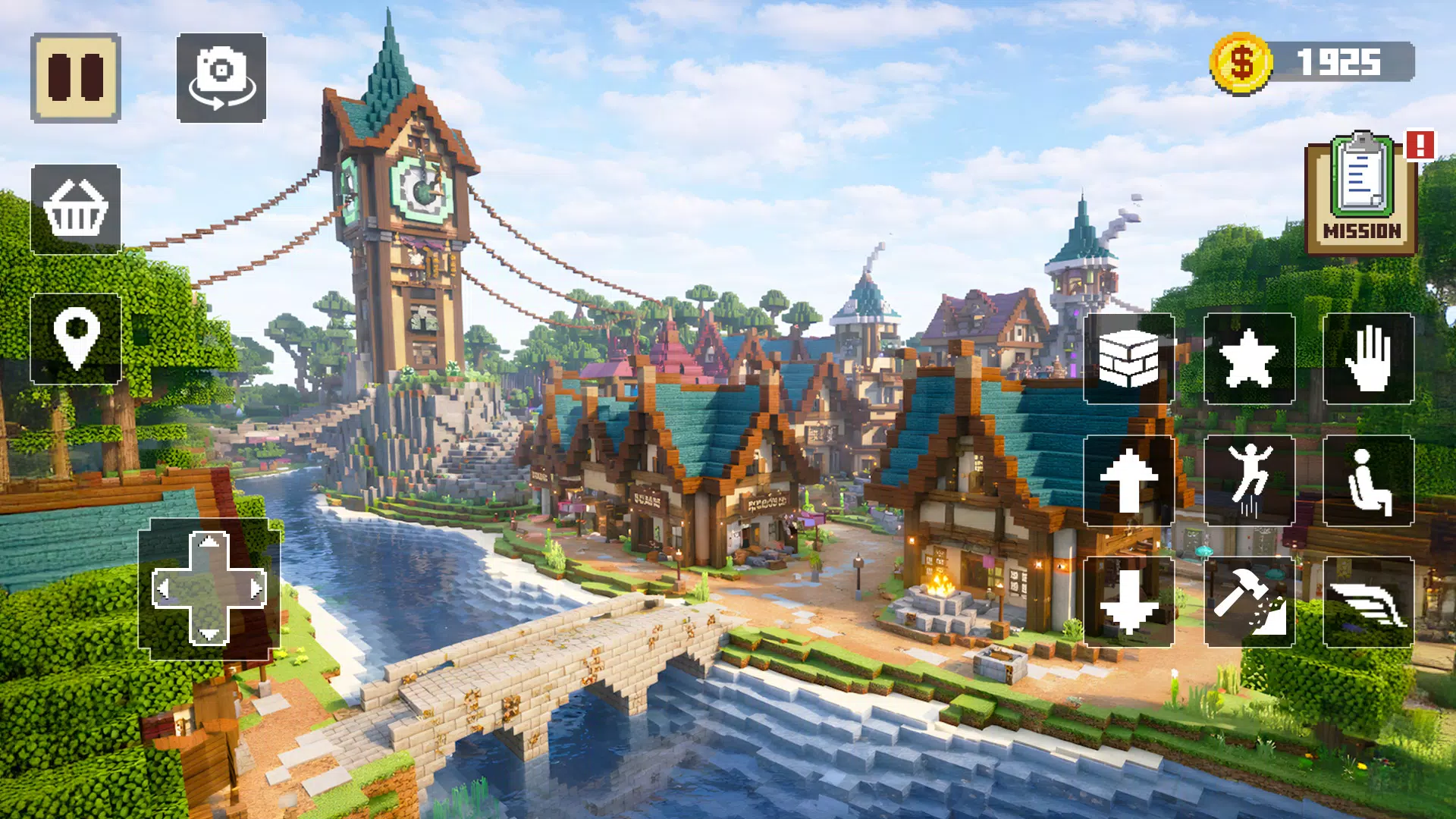This screenshot has width=1456, height=819.
Task: Tap the 1925 coin counter
Action: pyautogui.click(x=1339, y=62)
